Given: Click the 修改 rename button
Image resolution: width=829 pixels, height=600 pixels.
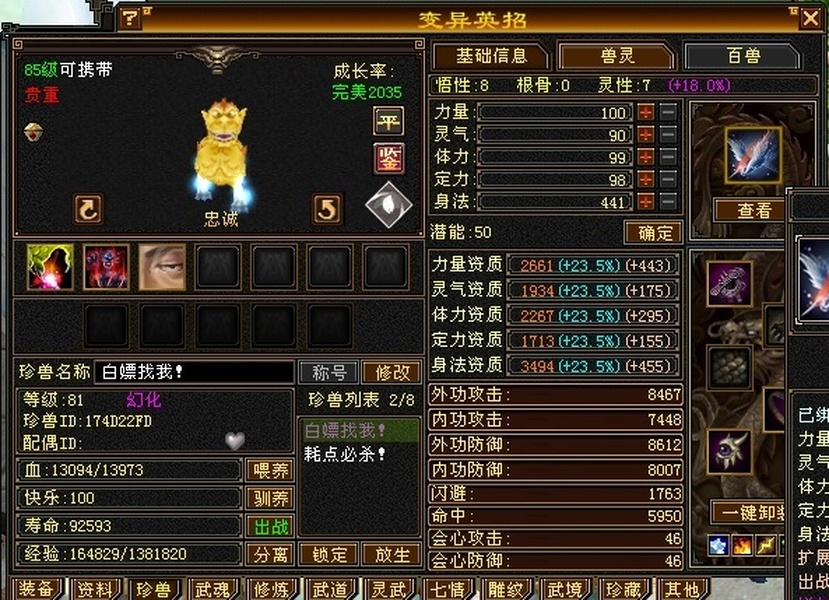Looking at the screenshot, I should coord(391,373).
